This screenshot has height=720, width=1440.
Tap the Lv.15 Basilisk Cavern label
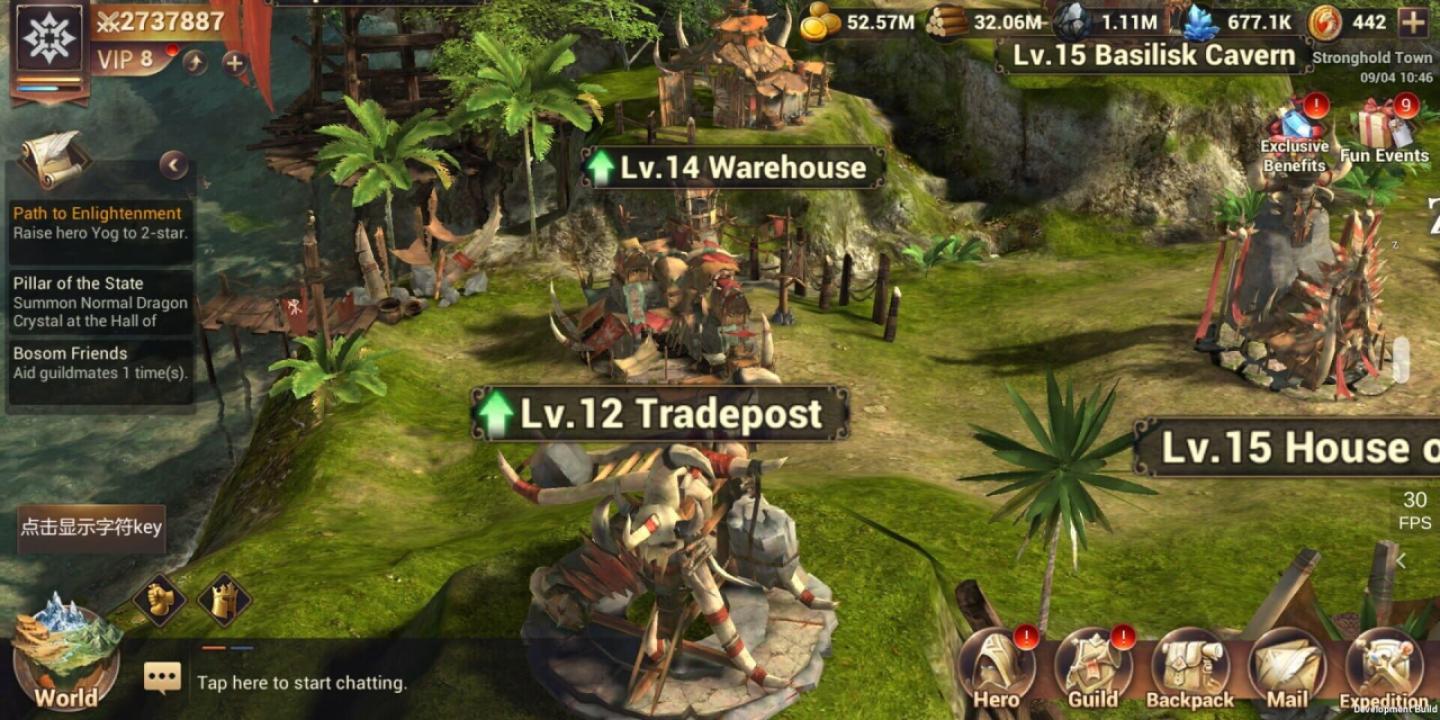tap(1154, 56)
